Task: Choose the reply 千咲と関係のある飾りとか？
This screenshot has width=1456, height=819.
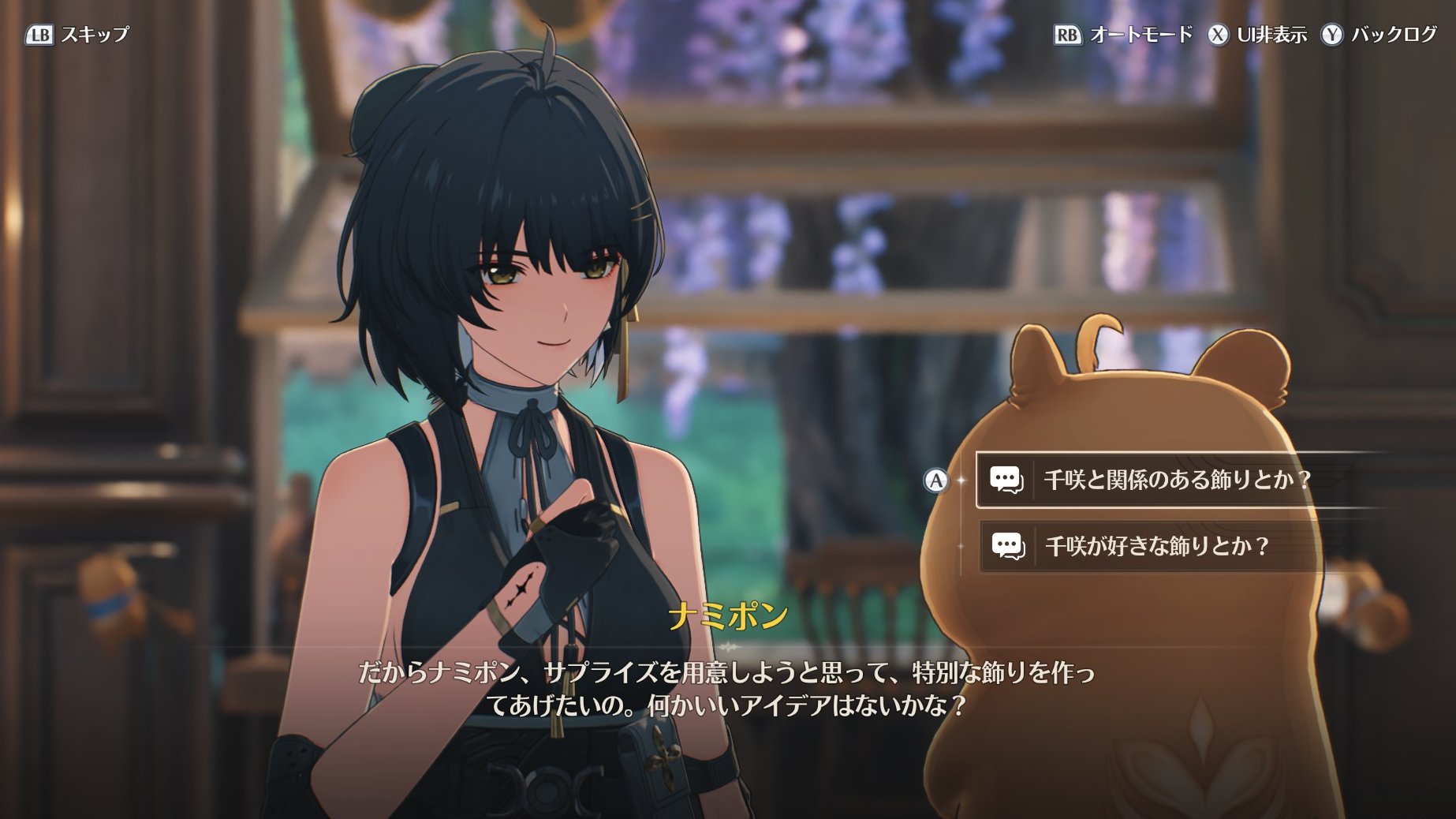Action: (1175, 480)
